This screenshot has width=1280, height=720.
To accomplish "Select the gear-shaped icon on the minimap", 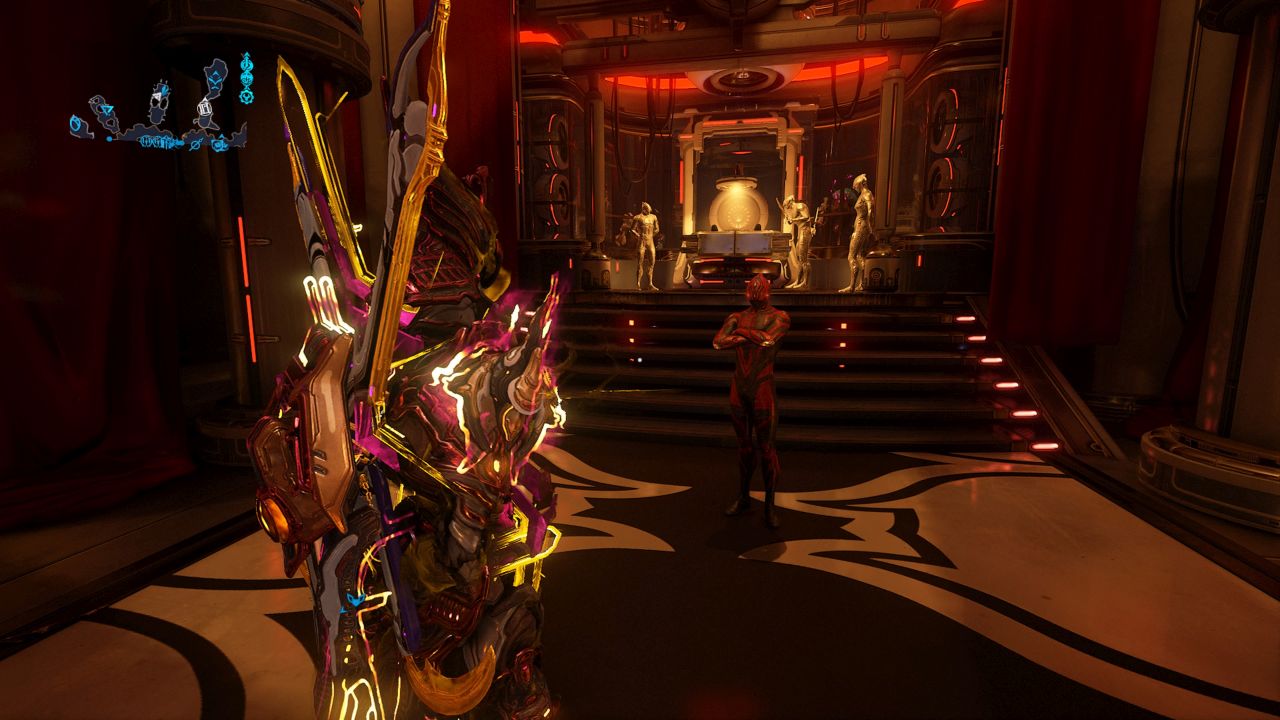I will 245,95.
